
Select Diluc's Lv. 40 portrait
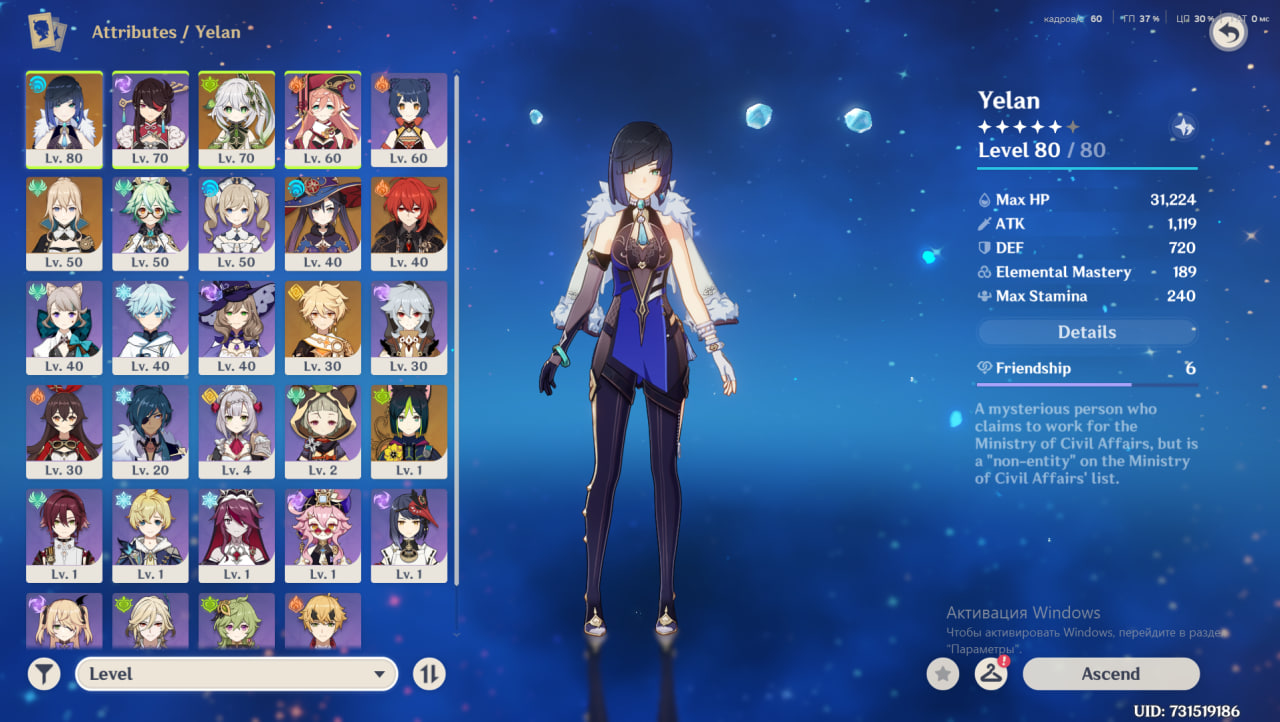pyautogui.click(x=408, y=222)
